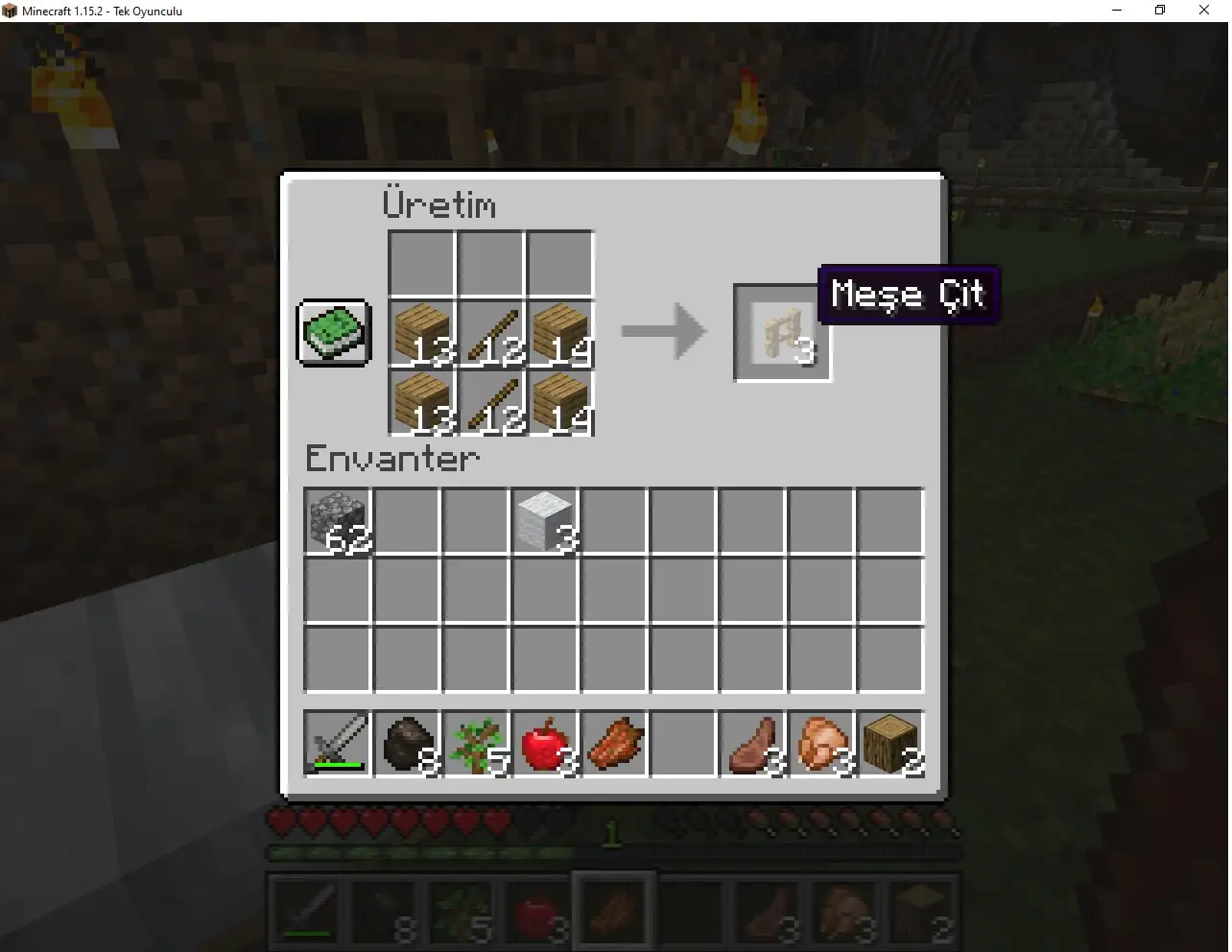Select the white wool in the inventory

point(544,521)
